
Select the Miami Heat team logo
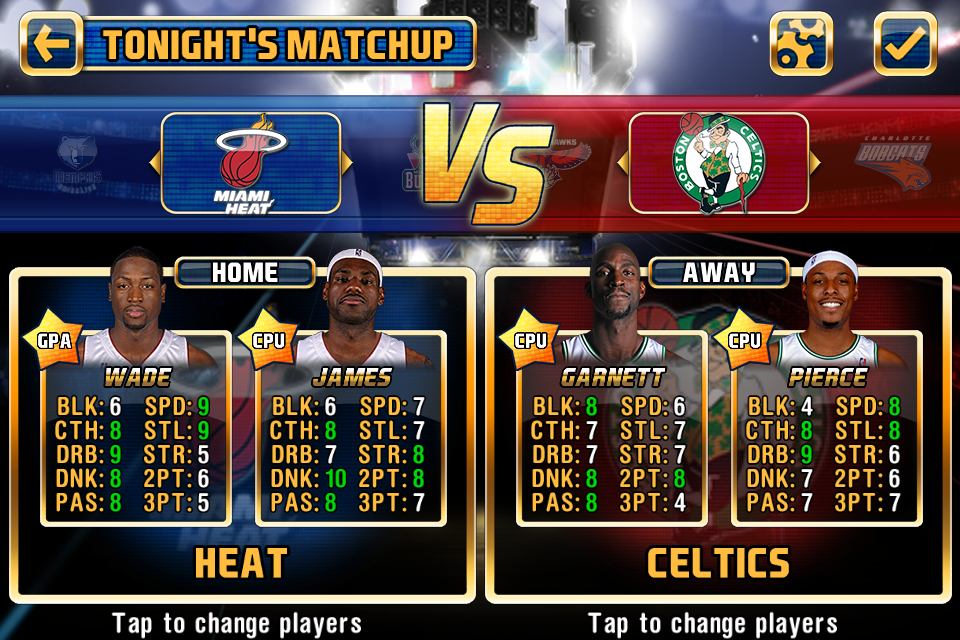(250, 163)
